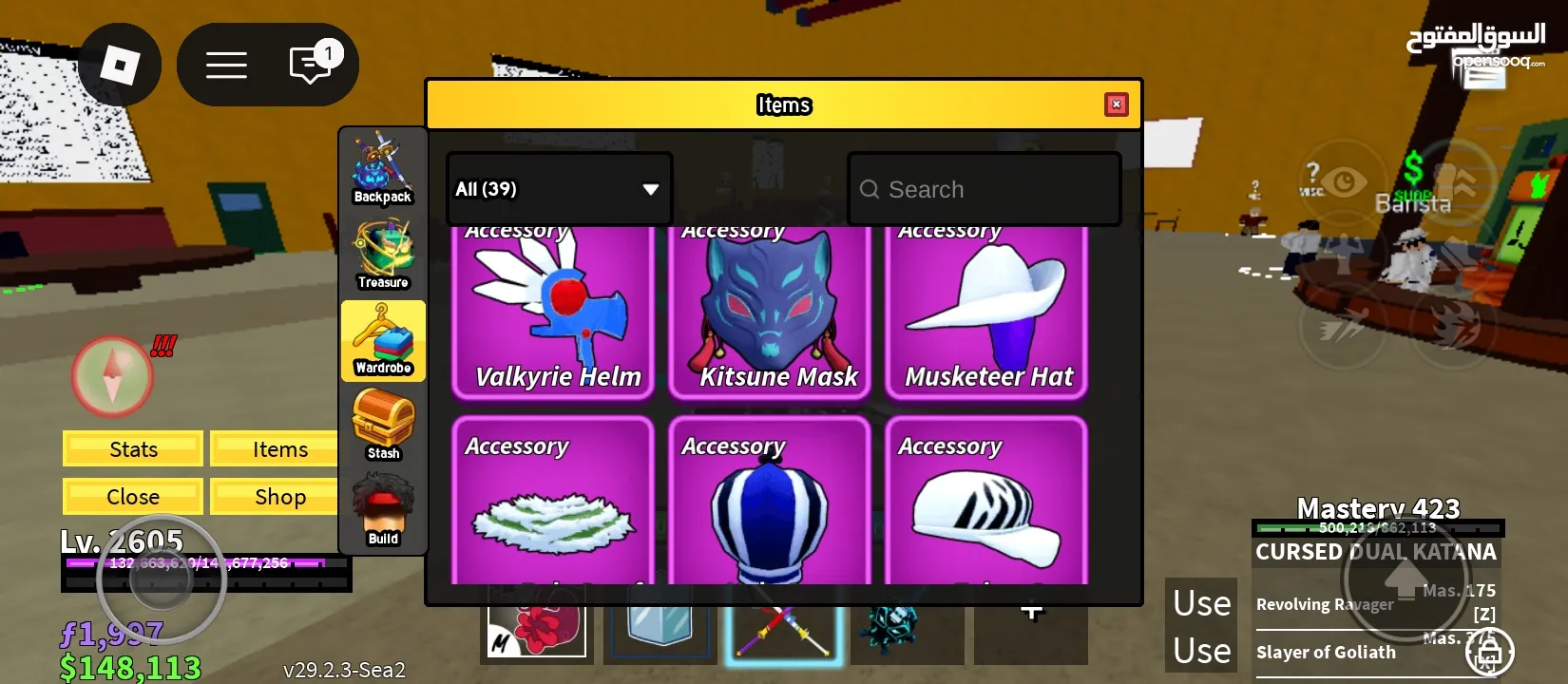
Task: Select the Slayer of Goliath skill
Action: (1326, 653)
